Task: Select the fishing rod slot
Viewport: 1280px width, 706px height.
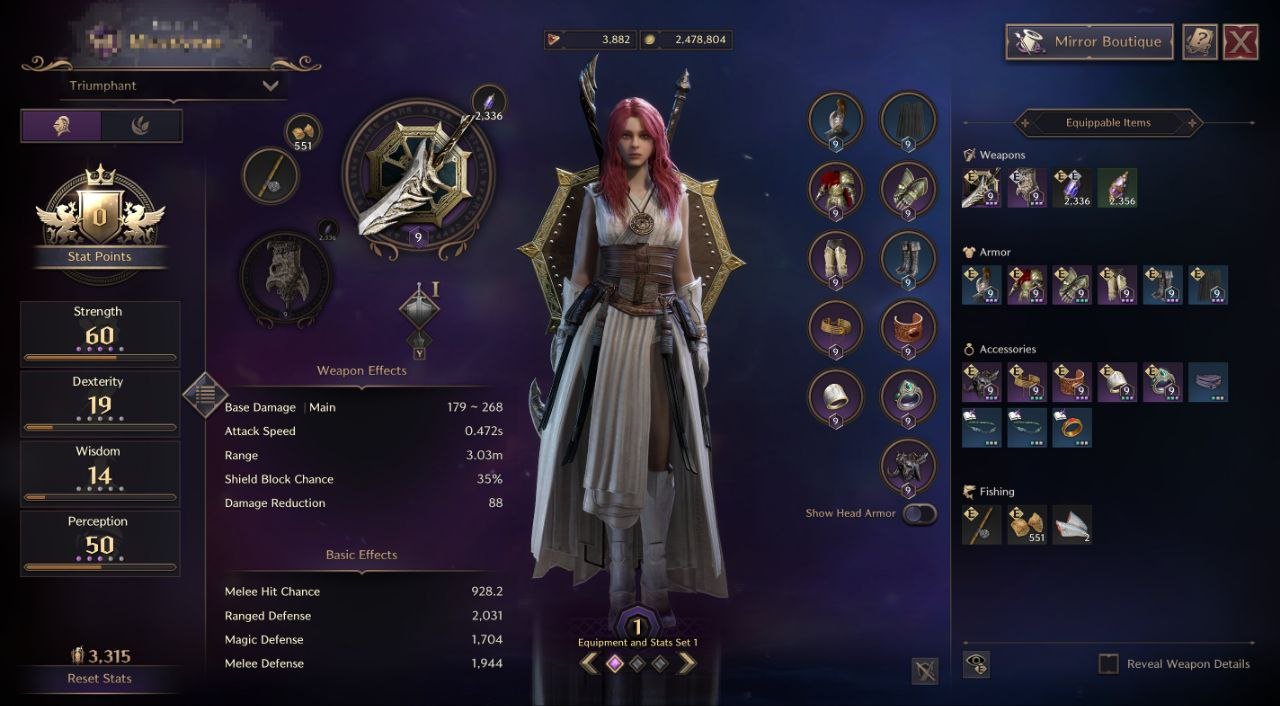Action: [271, 177]
